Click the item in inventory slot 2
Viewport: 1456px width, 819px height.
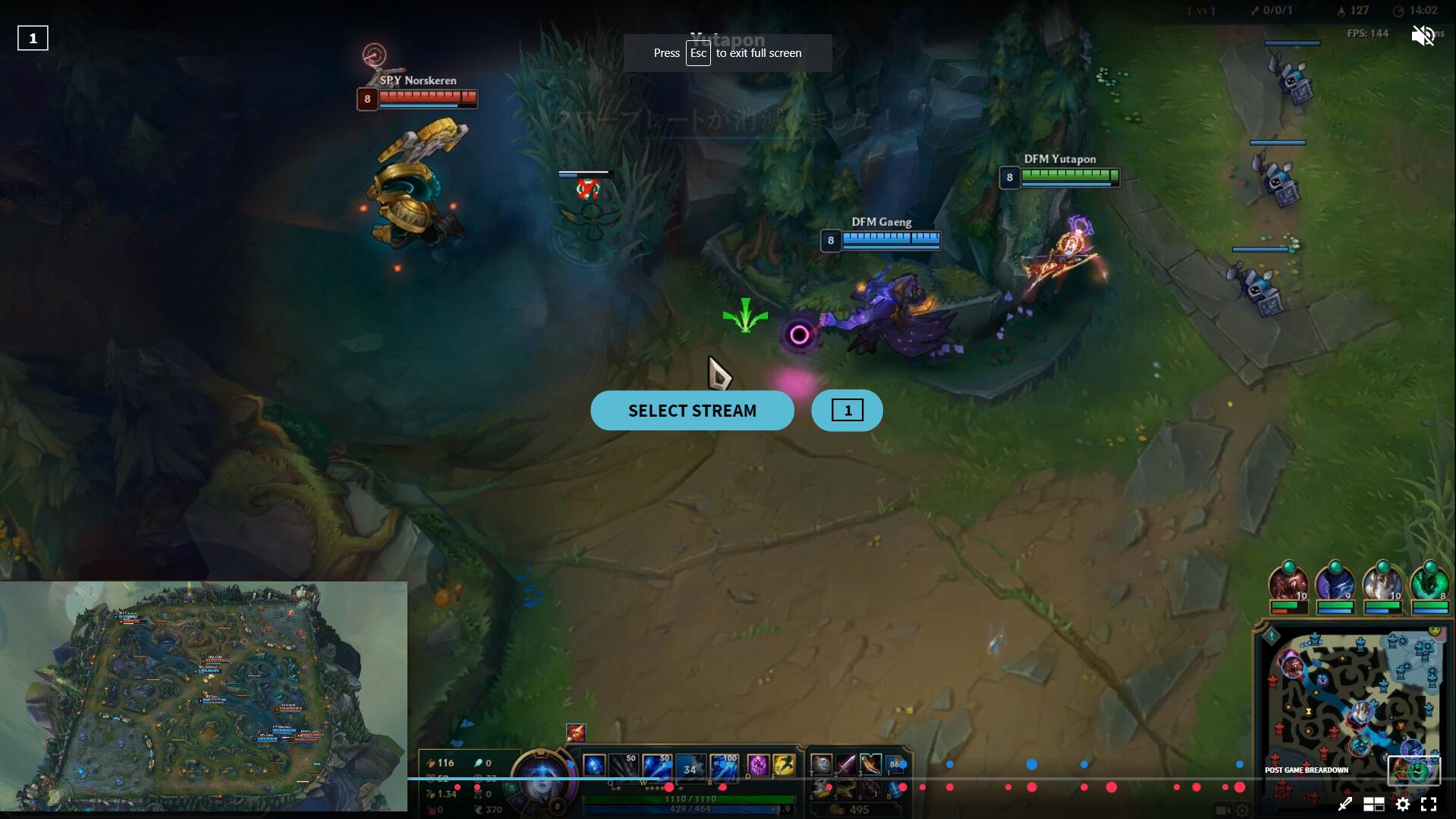(845, 764)
